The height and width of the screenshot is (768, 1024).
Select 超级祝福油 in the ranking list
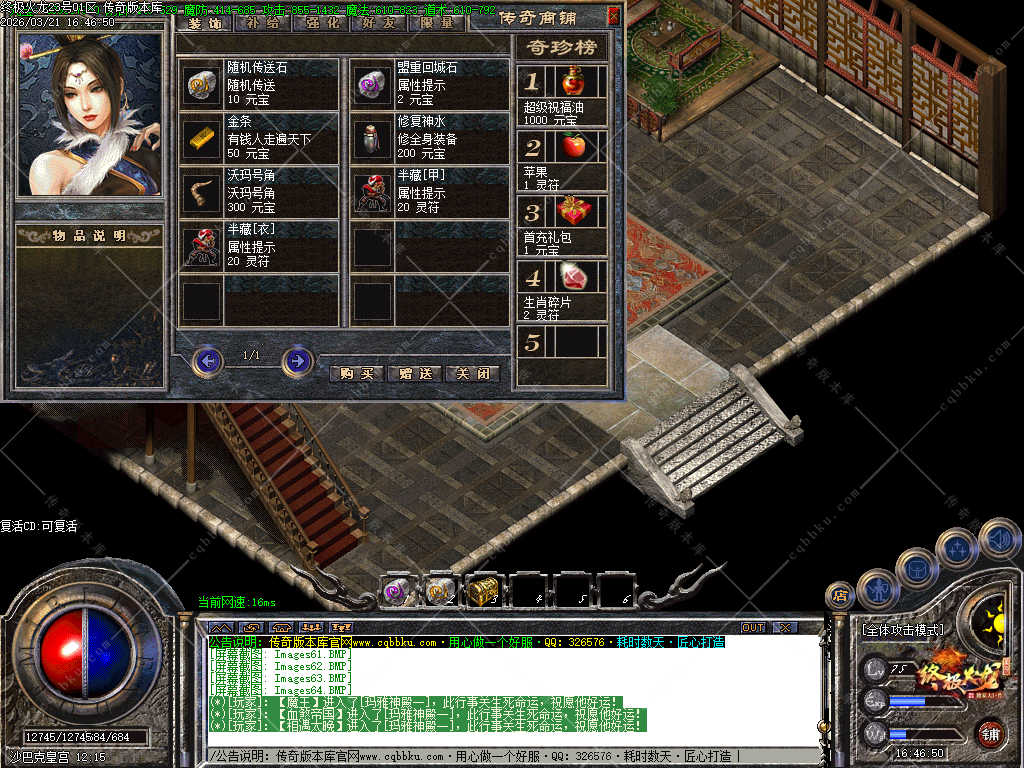point(562,93)
